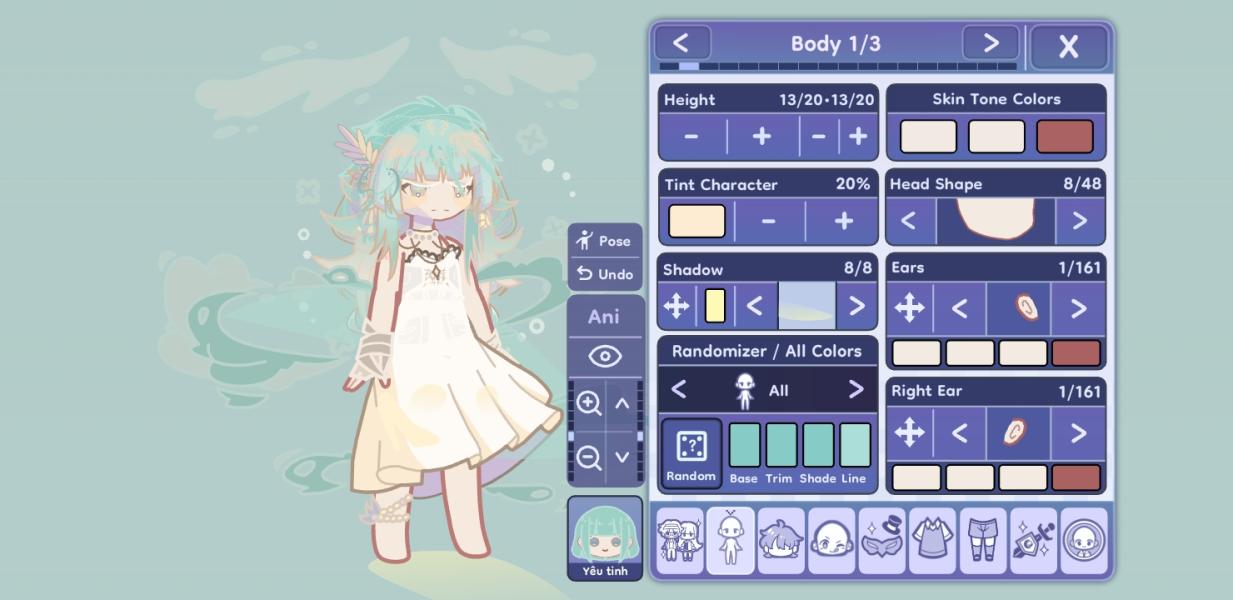Open the yellow Shadow color swatch
Viewport: 1233px width, 600px height.
(715, 306)
